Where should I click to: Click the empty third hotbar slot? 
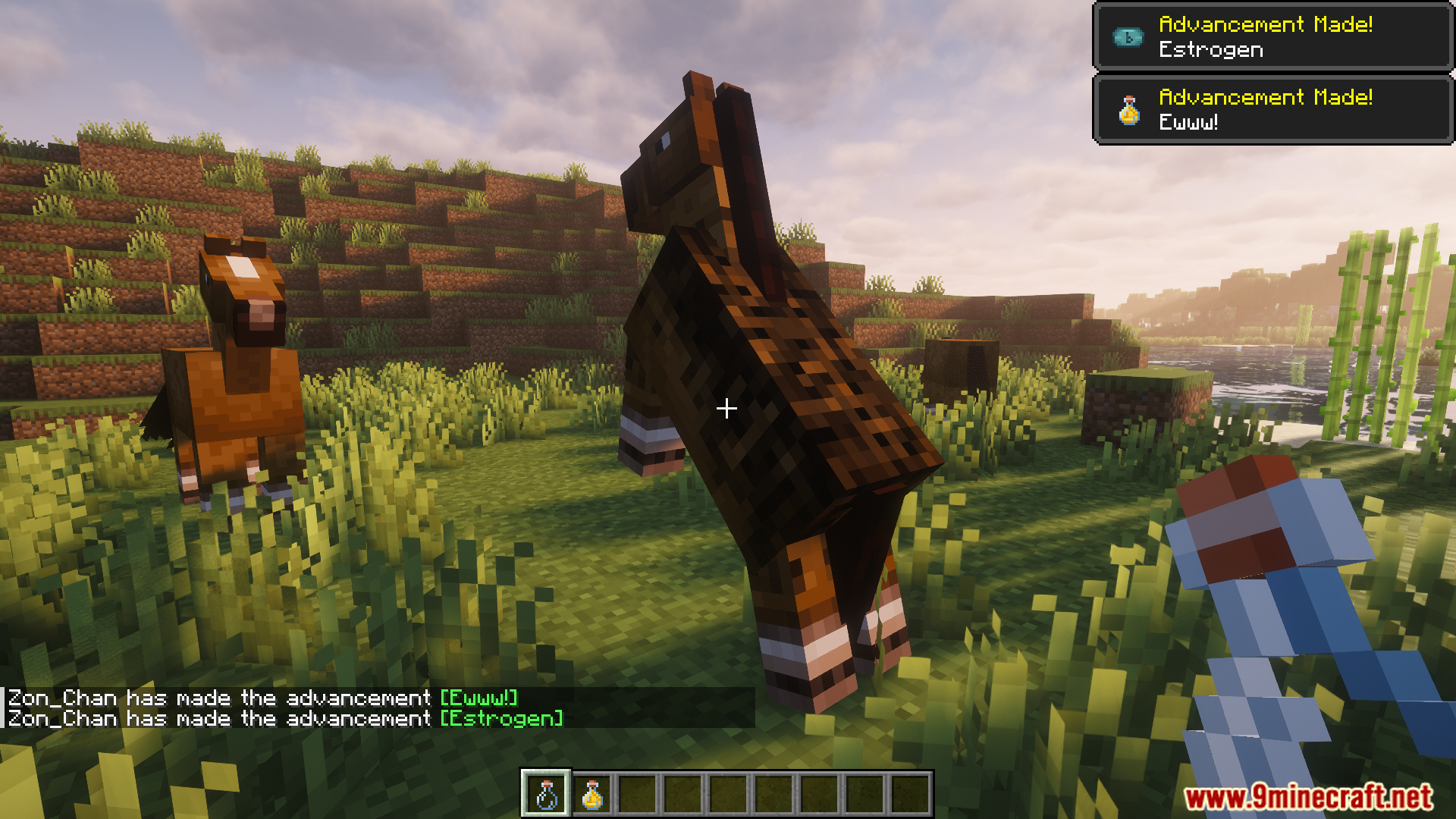coord(638,795)
